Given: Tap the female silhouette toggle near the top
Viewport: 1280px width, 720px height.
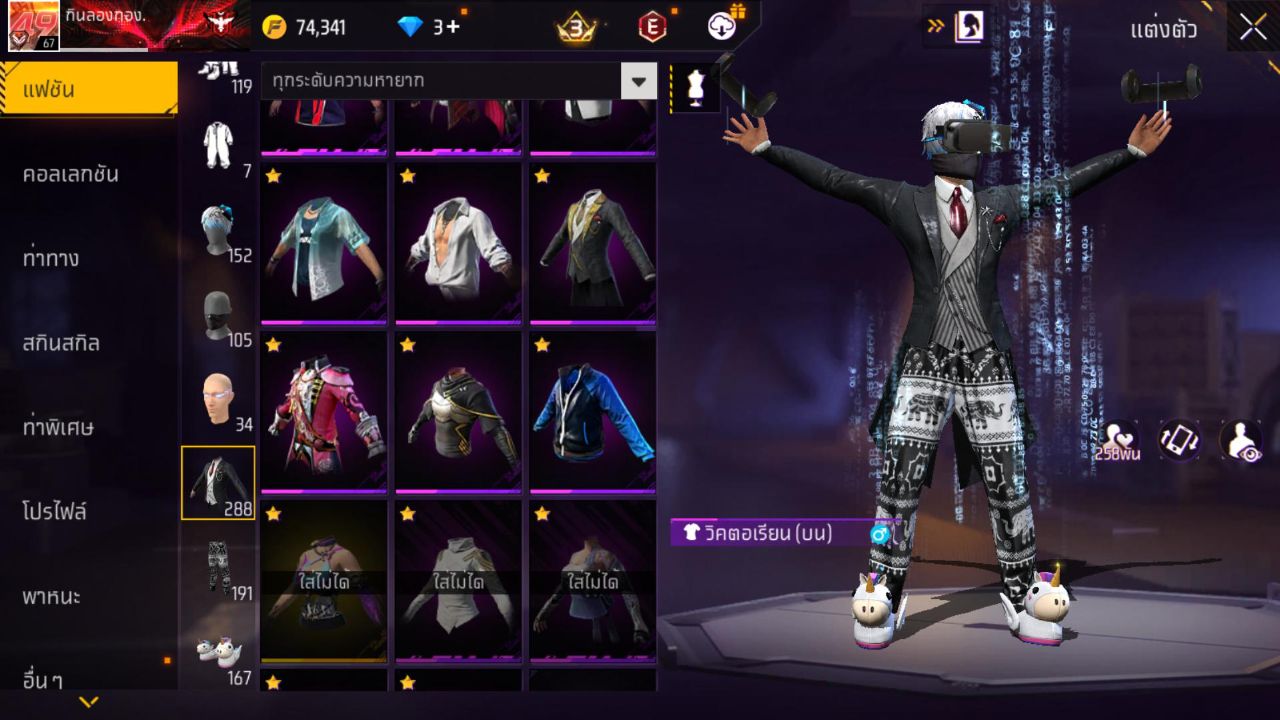Looking at the screenshot, I should 969,27.
